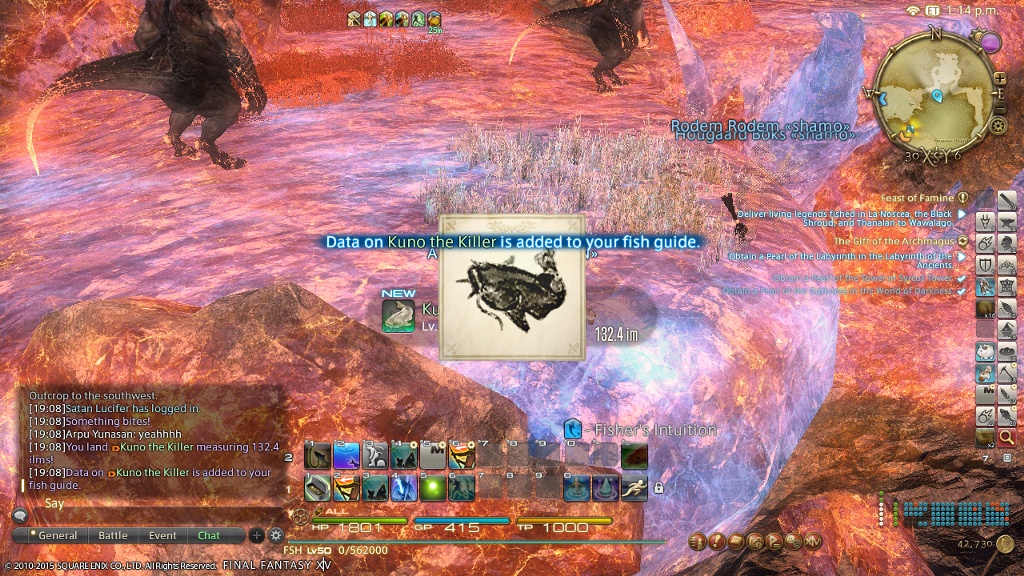Select The Gift of the Archmagus quest
Screen dimensions: 1024x576
(x=893, y=241)
